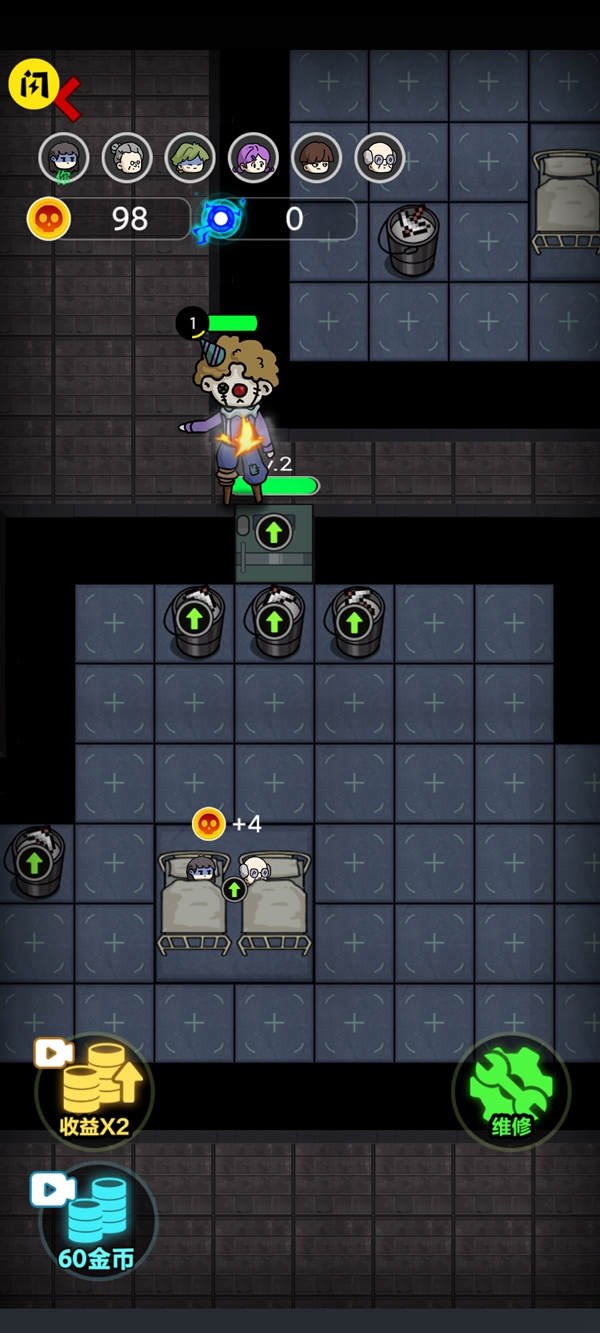
Task: Pick the purple-haired player avatar
Action: pos(253,158)
